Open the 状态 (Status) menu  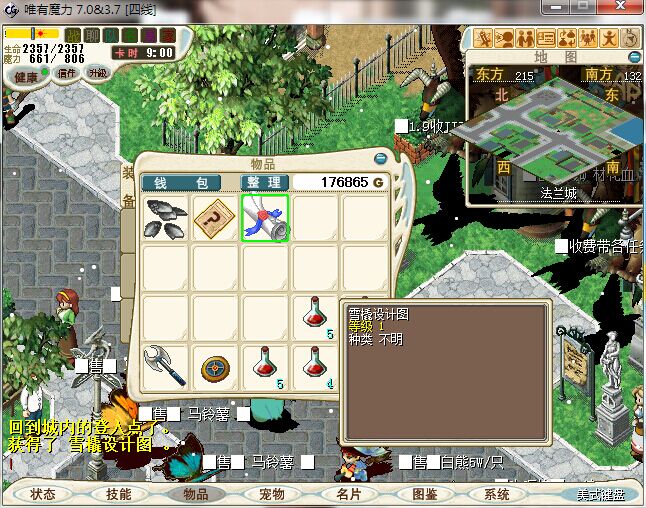pyautogui.click(x=43, y=494)
